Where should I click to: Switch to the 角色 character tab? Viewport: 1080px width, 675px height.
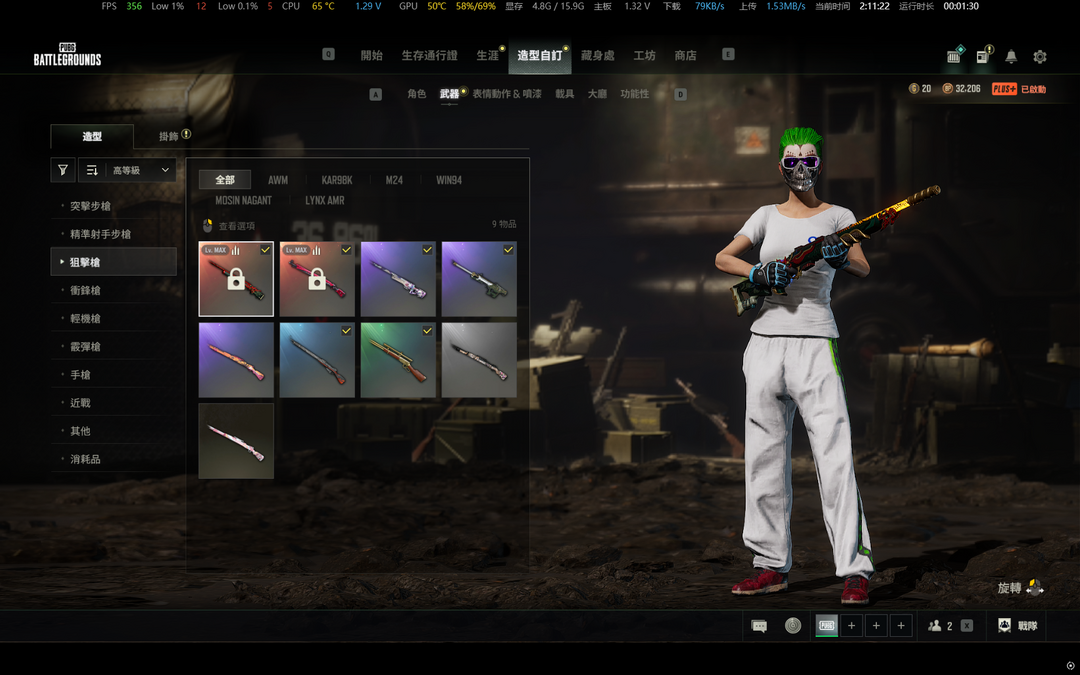tap(416, 94)
